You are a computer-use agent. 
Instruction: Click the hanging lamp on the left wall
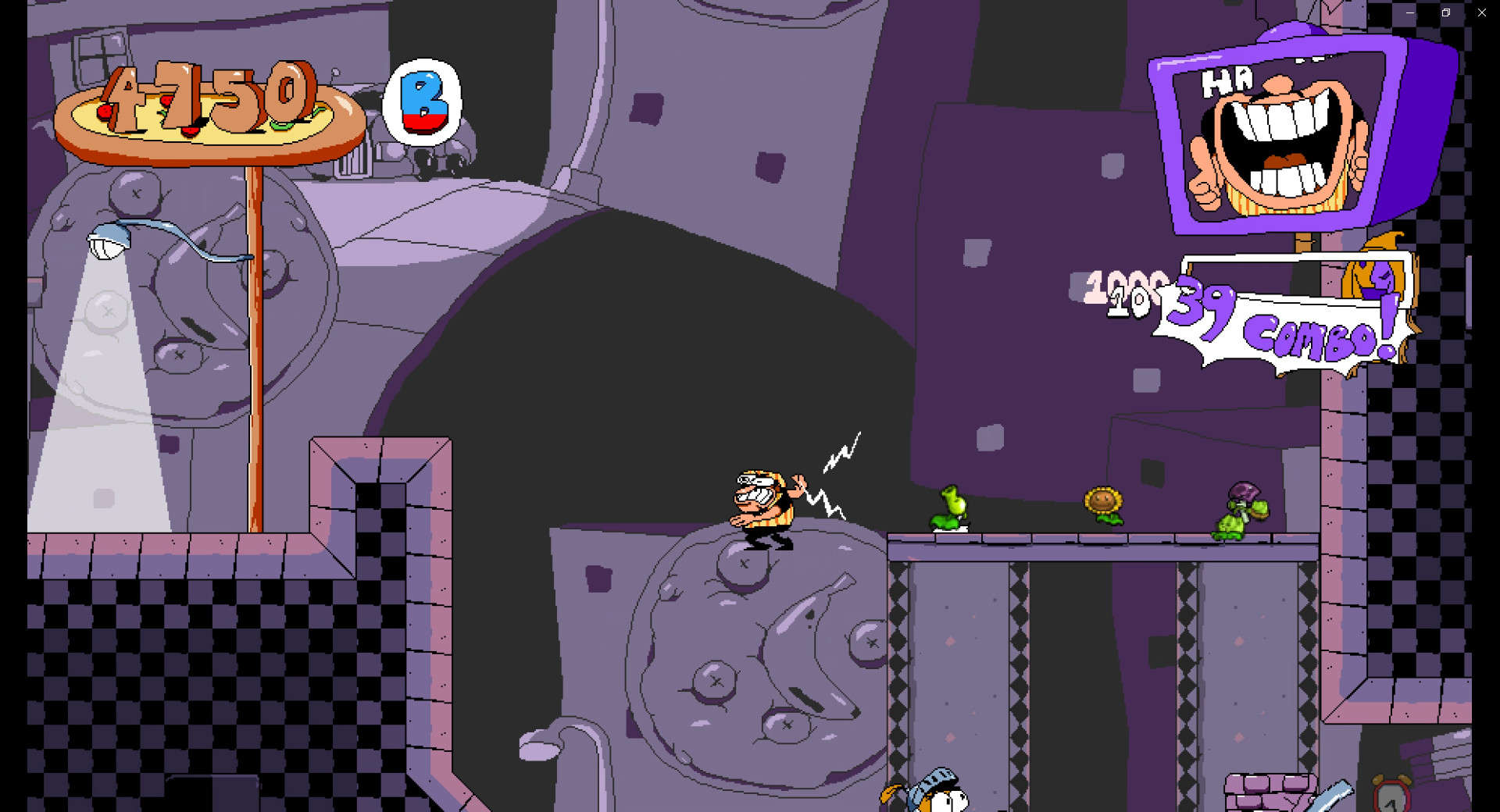point(109,242)
